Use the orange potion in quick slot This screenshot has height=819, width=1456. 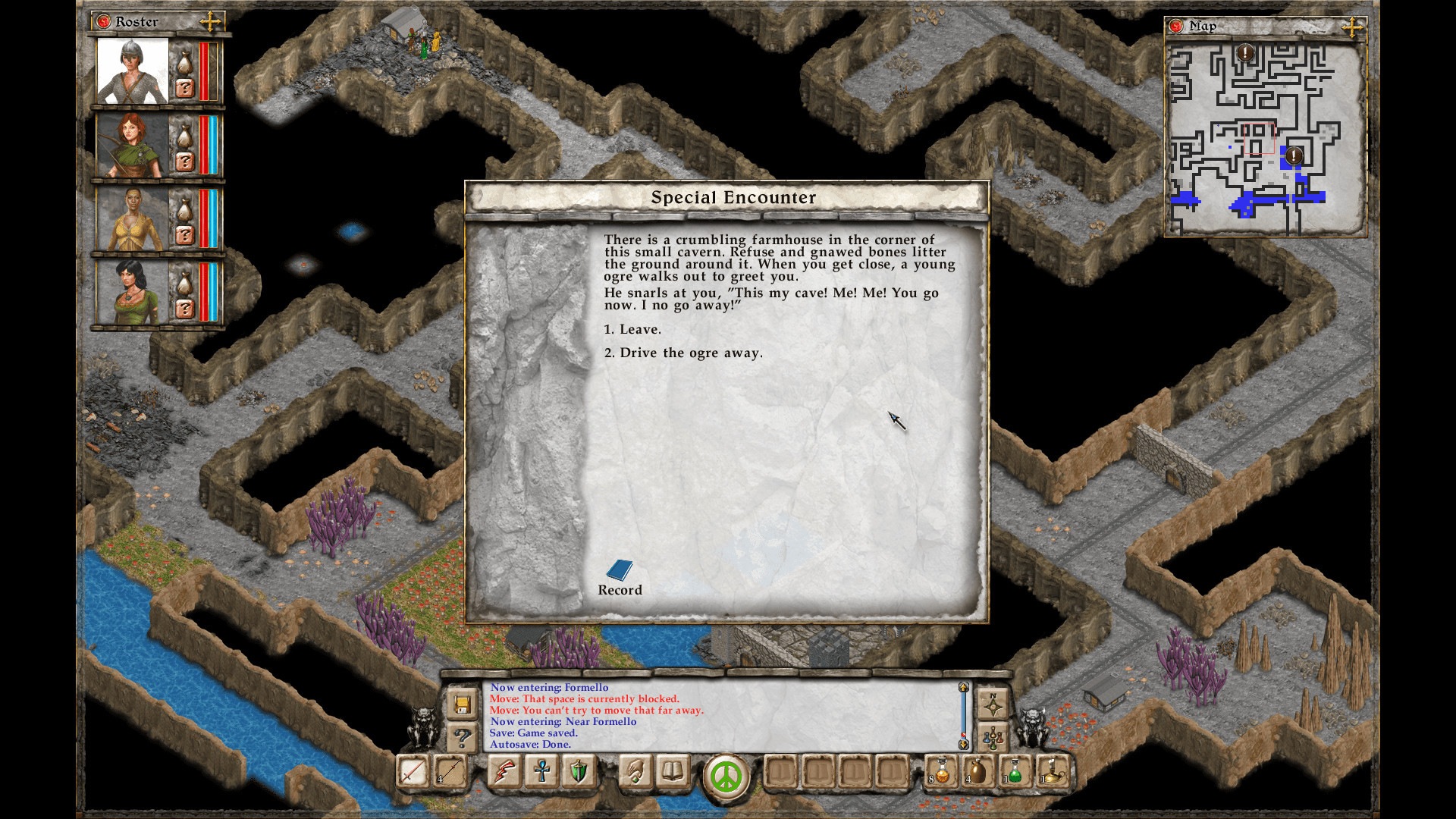point(942,773)
